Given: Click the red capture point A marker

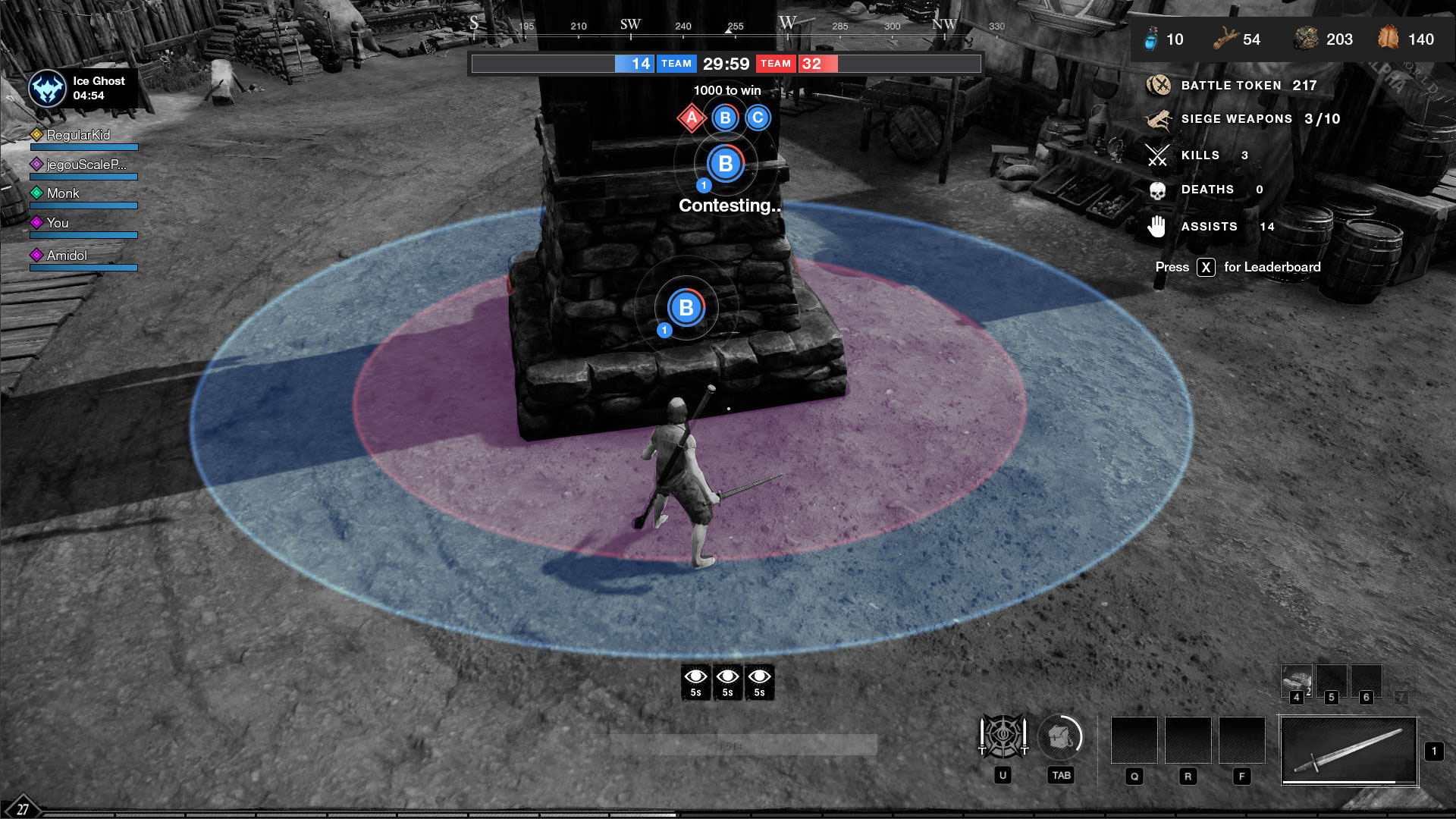Looking at the screenshot, I should (692, 118).
